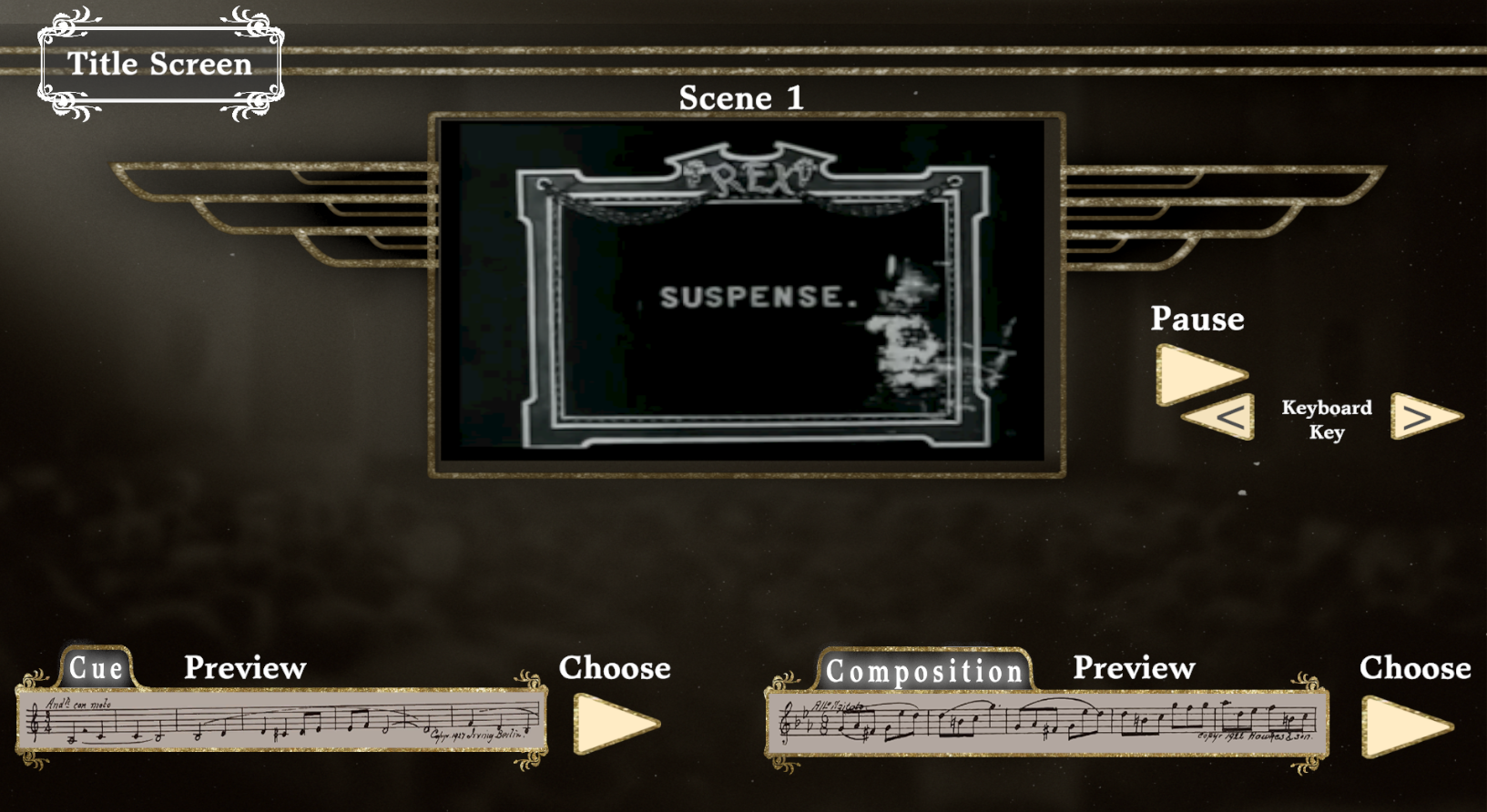This screenshot has height=812, width=1487.
Task: Switch to the Cue tab
Action: click(x=97, y=669)
